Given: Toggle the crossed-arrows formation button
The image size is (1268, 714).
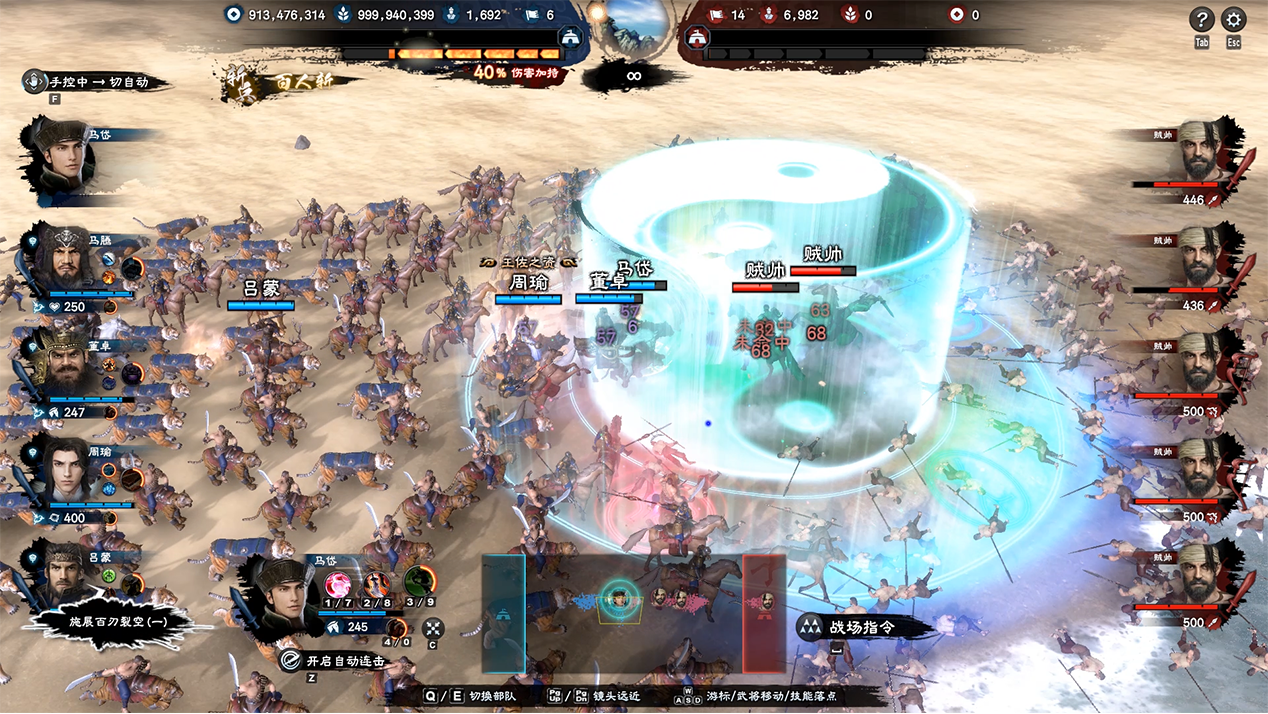Looking at the screenshot, I should 433,629.
